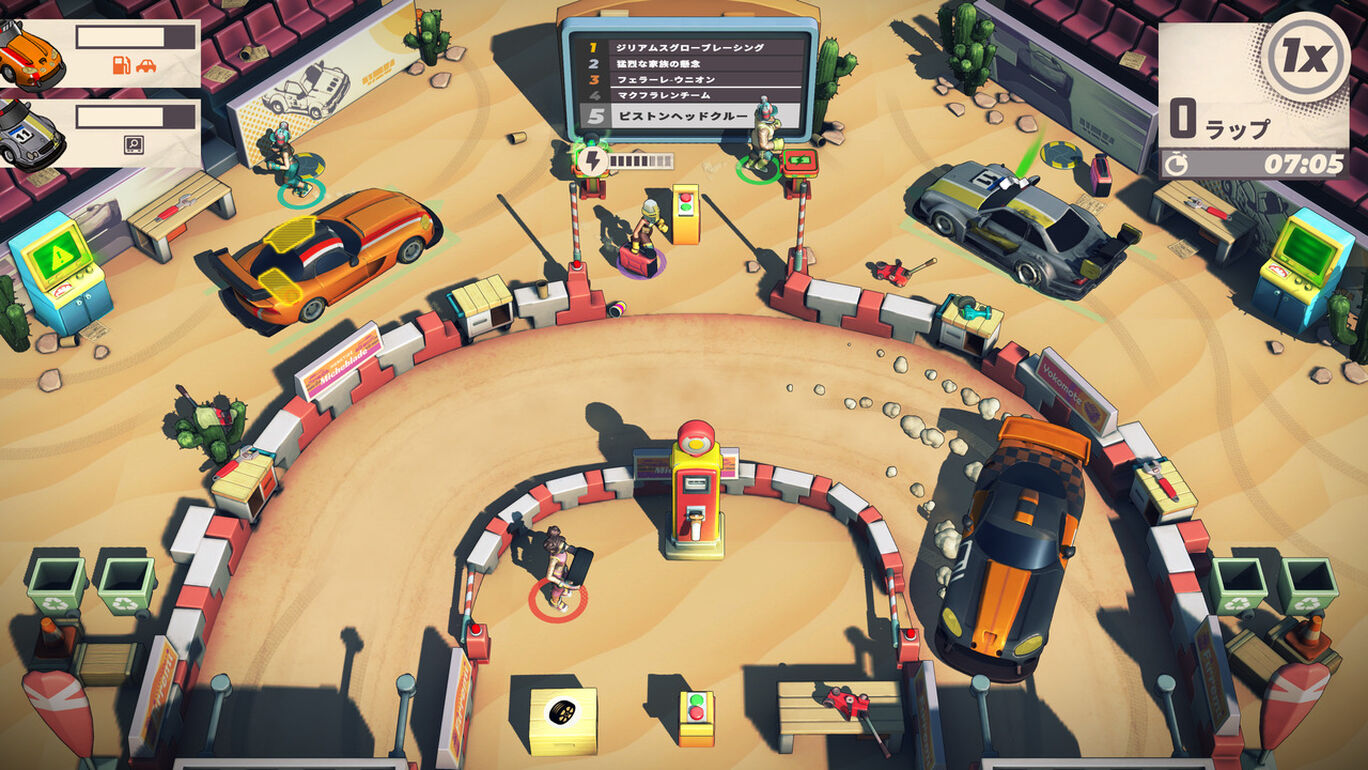This screenshot has width=1368, height=770.
Task: Click the orange car repair icon
Action: [146, 66]
